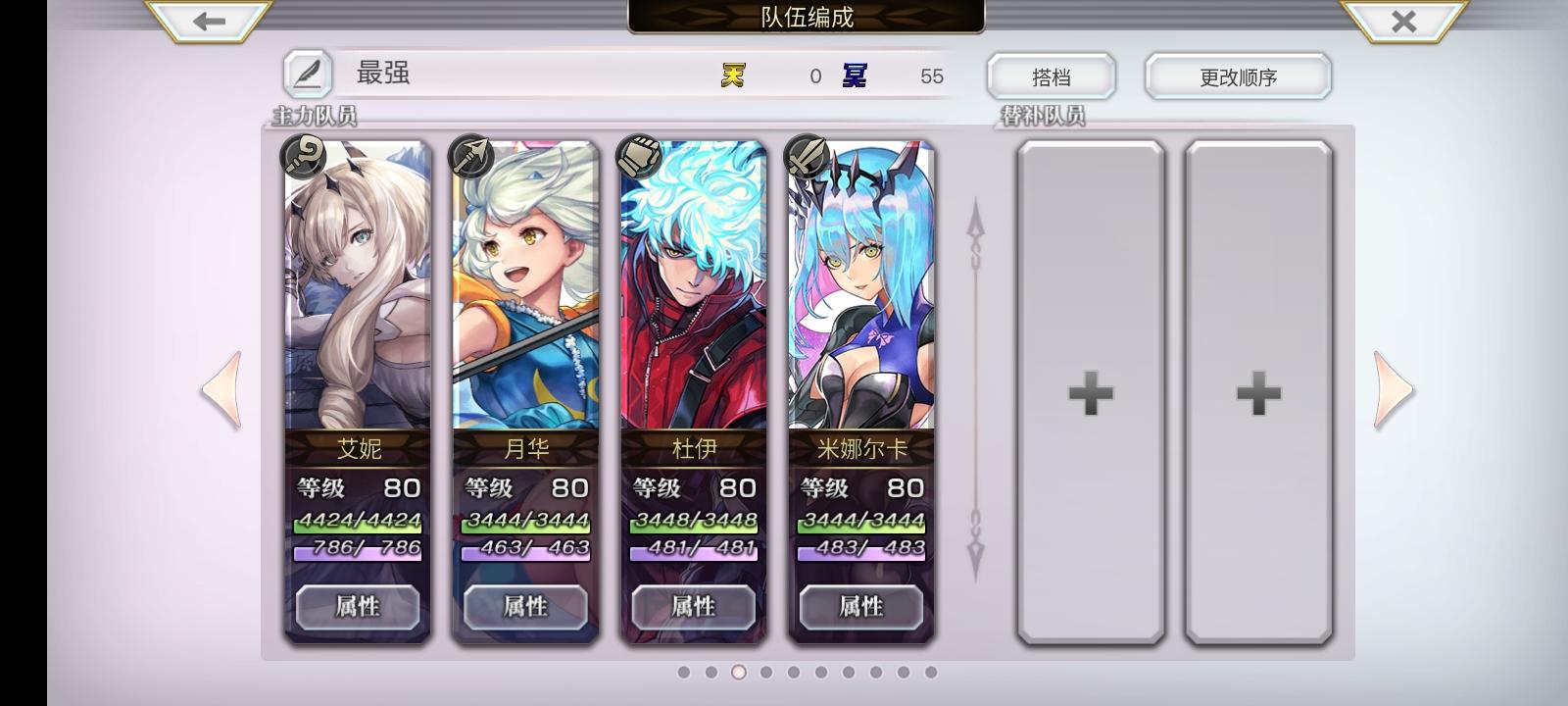Image resolution: width=1568 pixels, height=706 pixels.
Task: Select the highlighted page indicator dot
Action: pos(738,672)
